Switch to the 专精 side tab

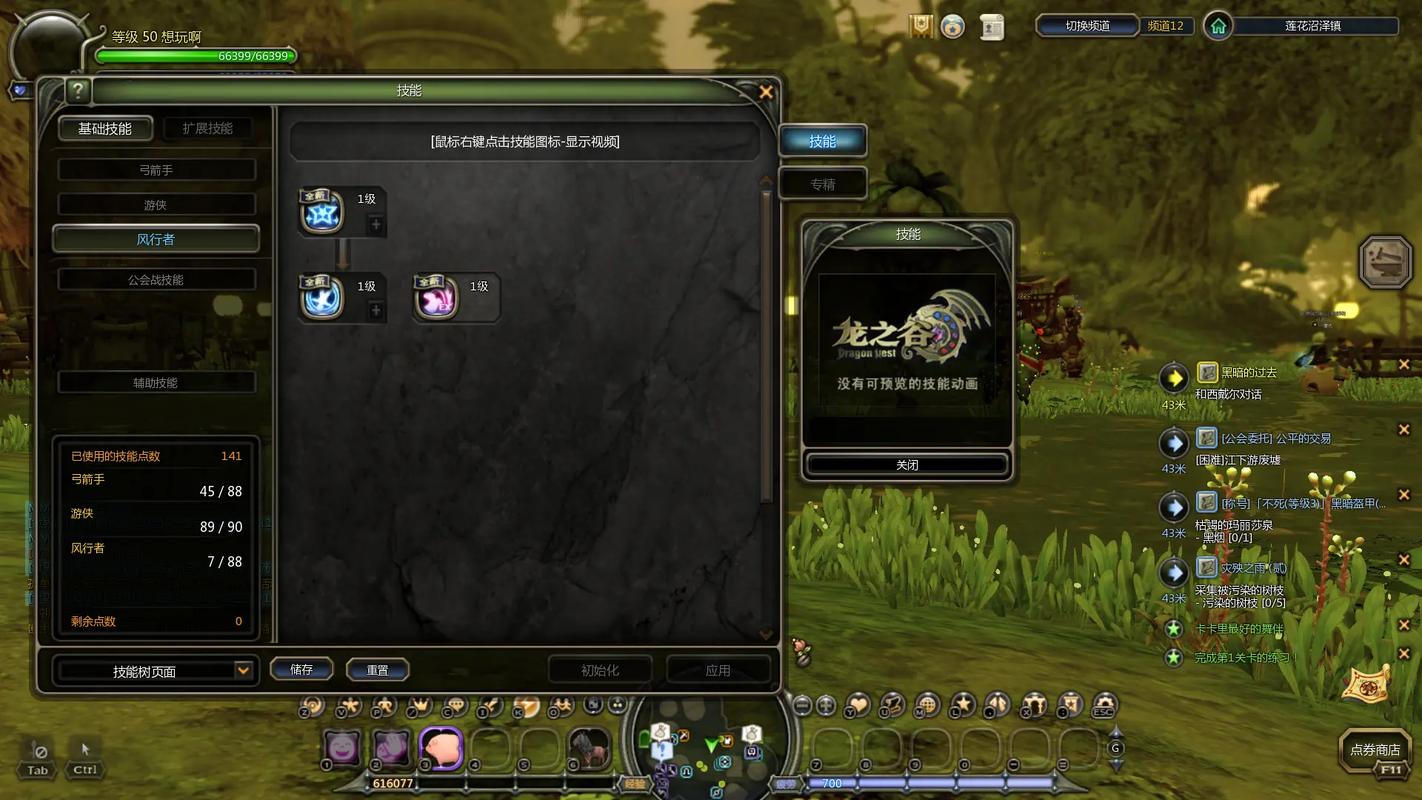click(822, 184)
